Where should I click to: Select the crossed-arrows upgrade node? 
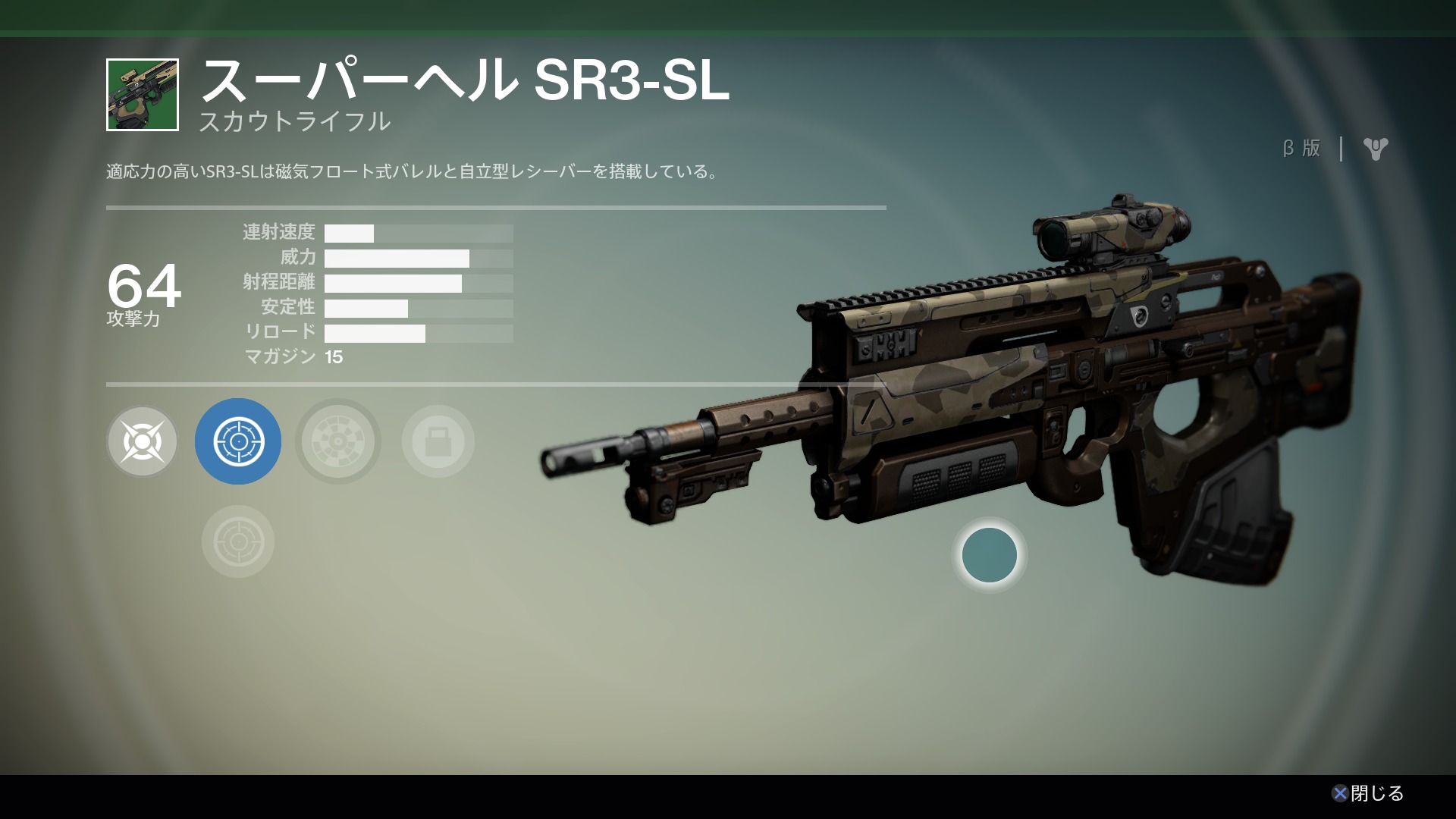(x=143, y=441)
